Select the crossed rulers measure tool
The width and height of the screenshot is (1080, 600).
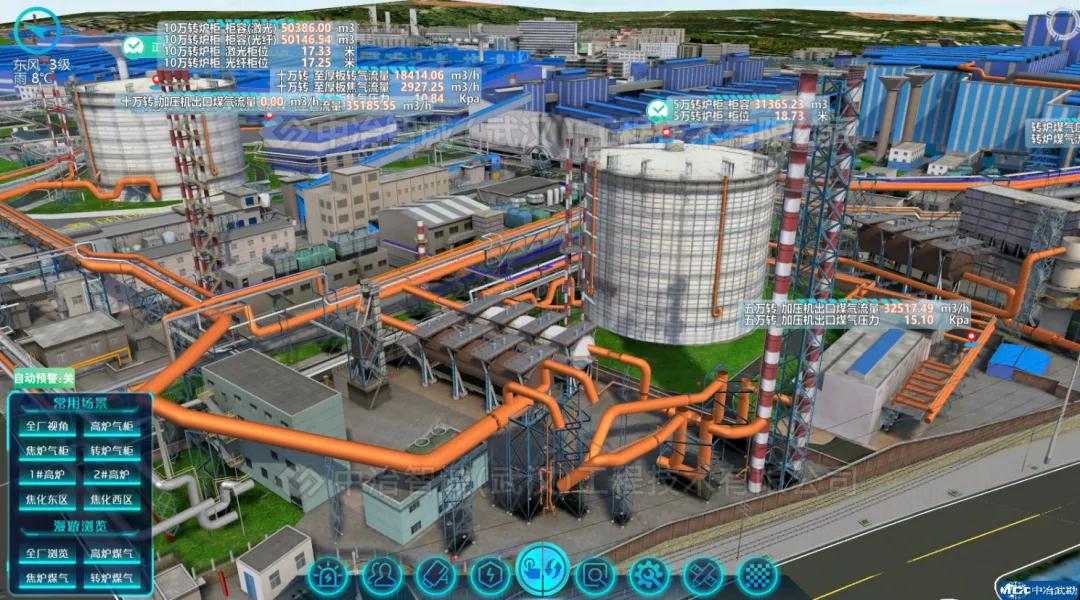tap(703, 575)
